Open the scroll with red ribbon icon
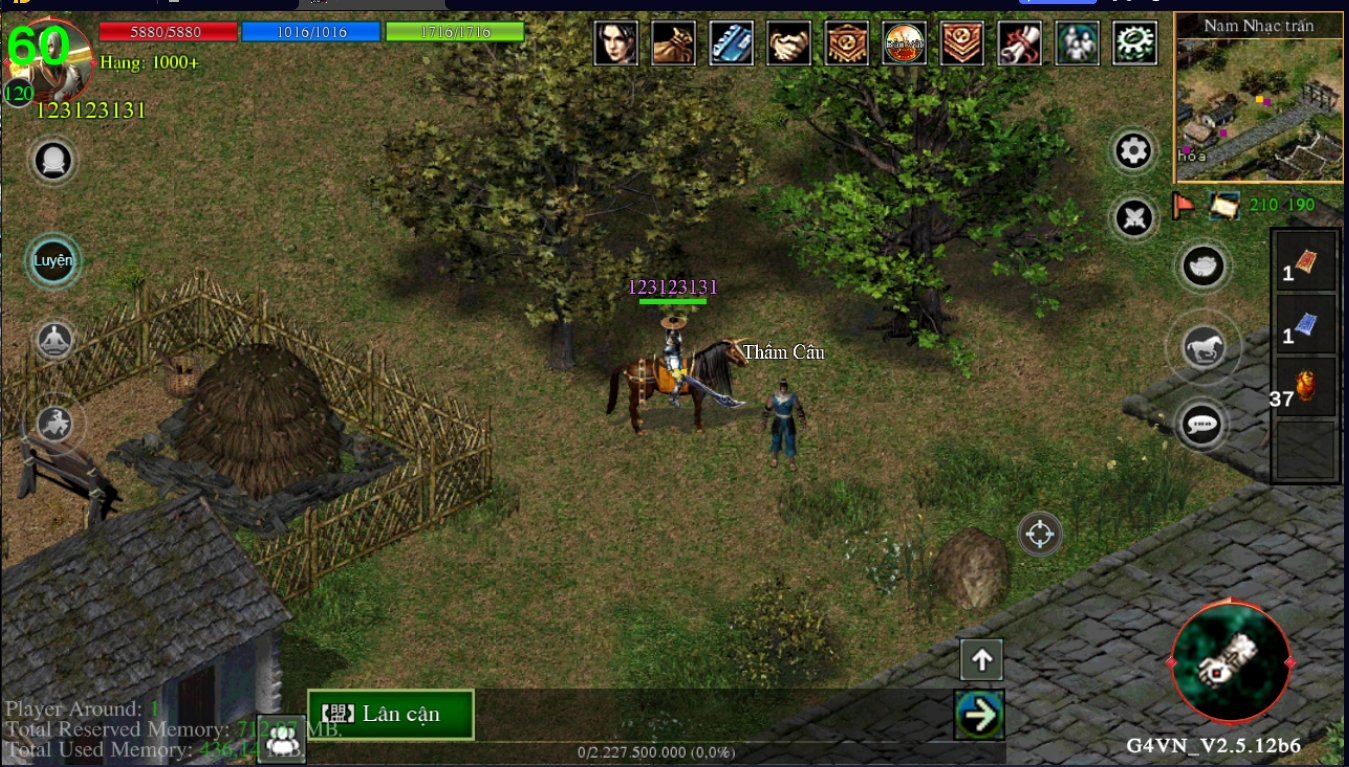 1020,43
